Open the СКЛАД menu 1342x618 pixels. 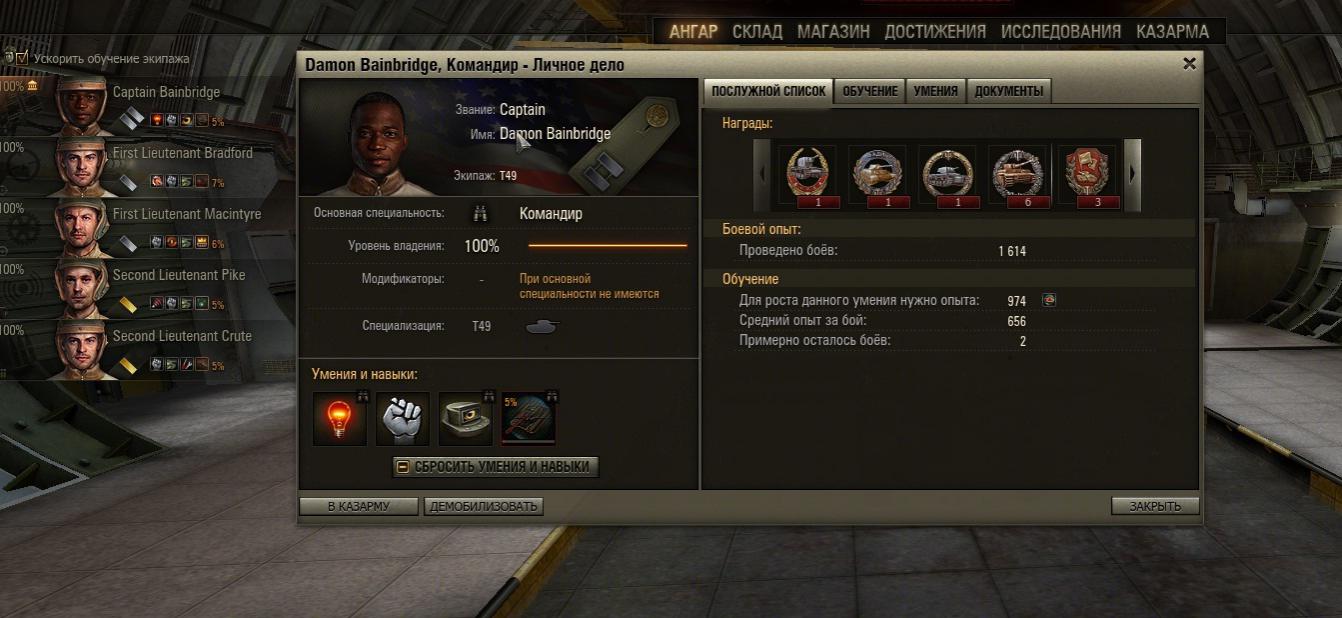[757, 32]
